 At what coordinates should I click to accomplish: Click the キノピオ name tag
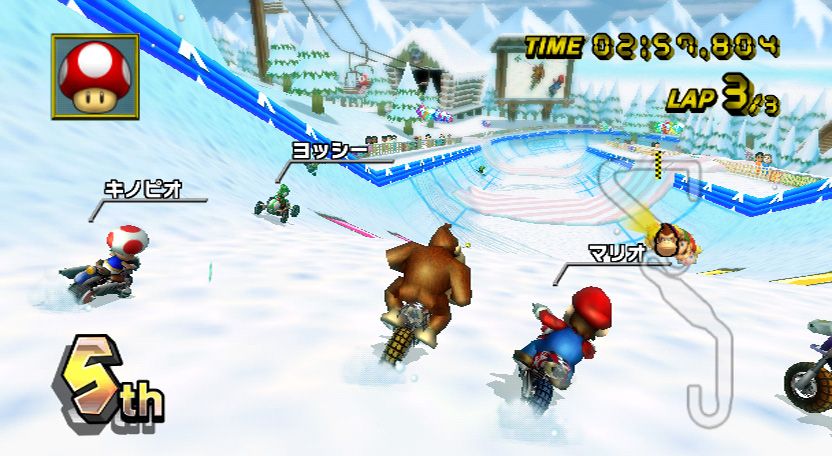point(143,189)
